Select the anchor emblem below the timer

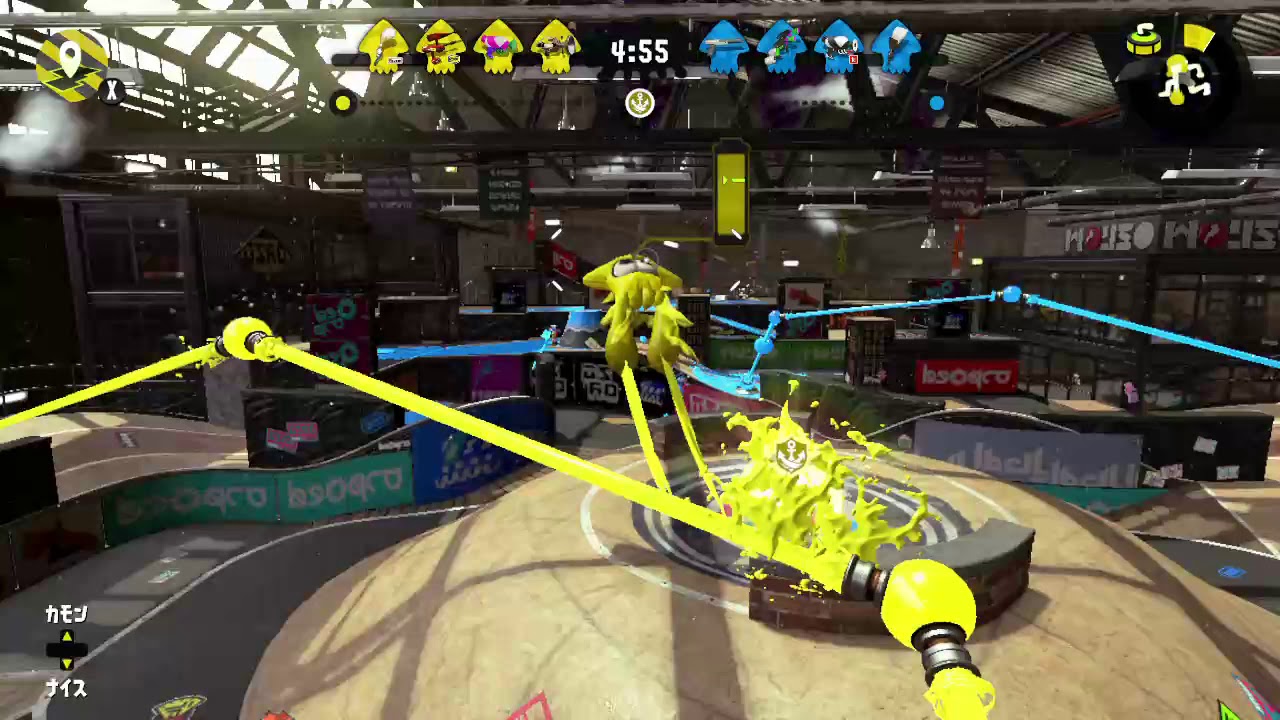640,104
